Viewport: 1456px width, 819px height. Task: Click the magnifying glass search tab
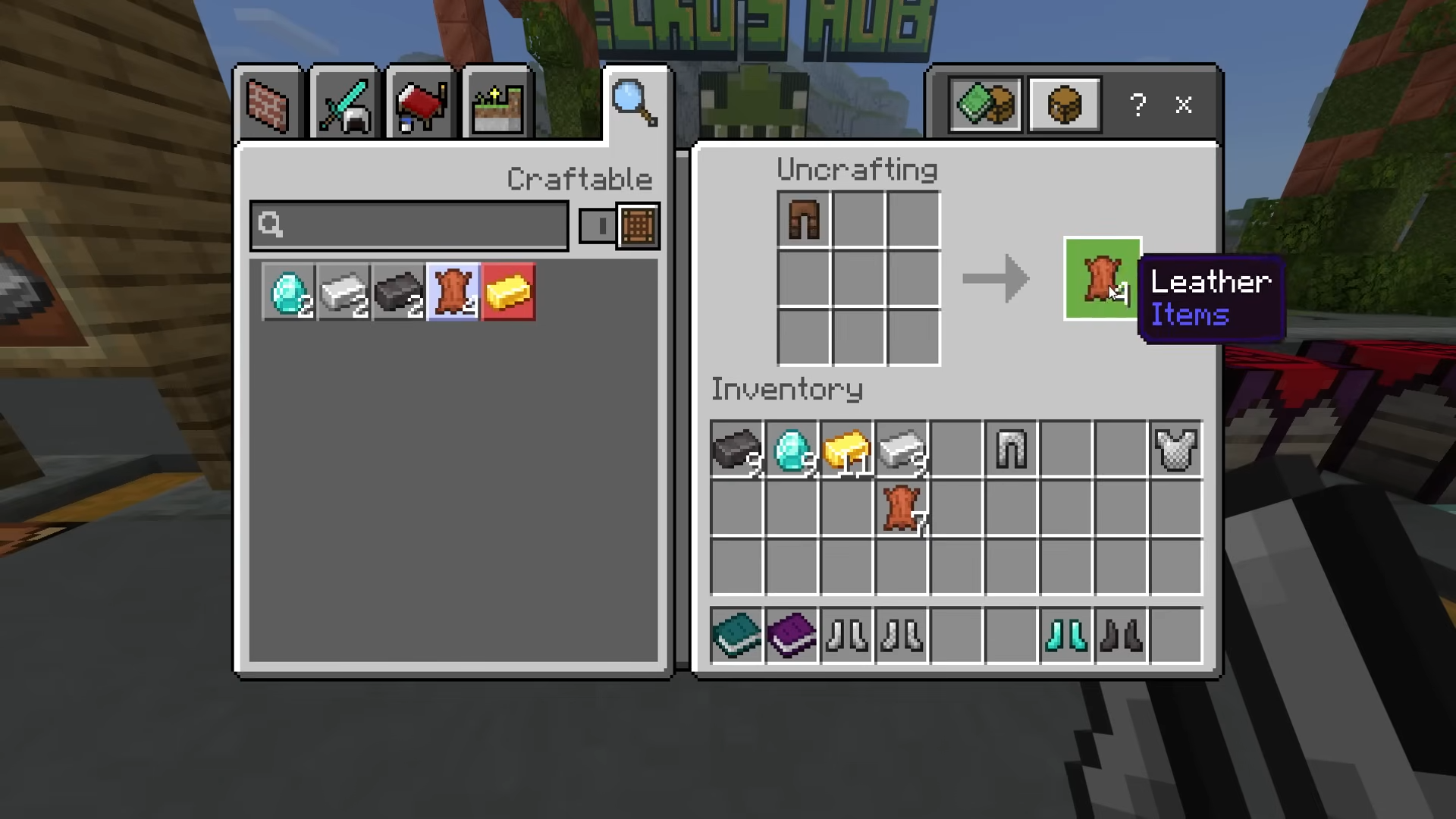(x=635, y=102)
